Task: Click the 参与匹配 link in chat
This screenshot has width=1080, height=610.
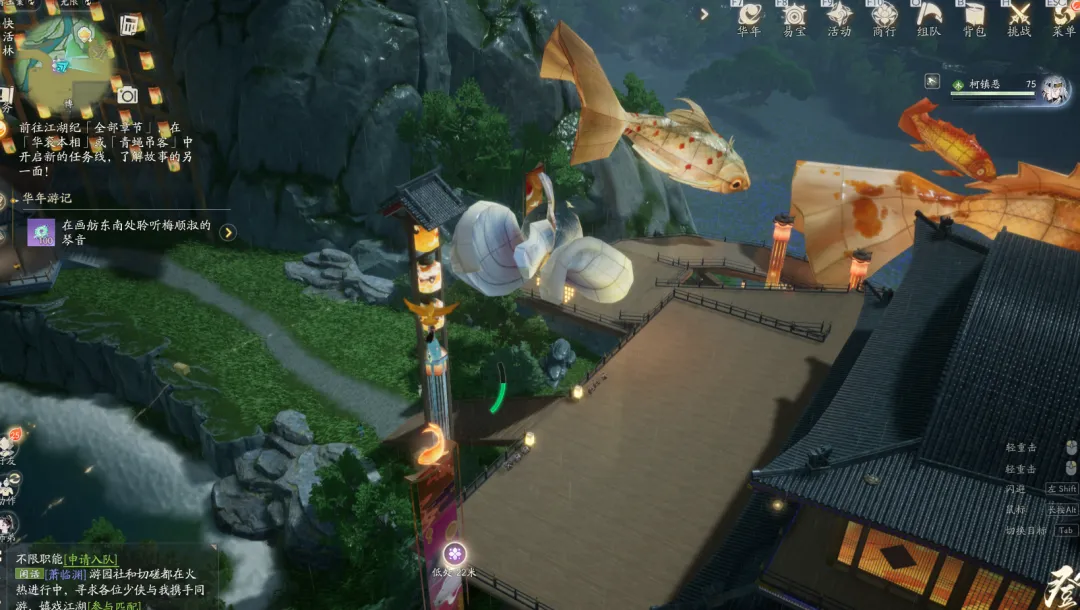Action: [116, 606]
